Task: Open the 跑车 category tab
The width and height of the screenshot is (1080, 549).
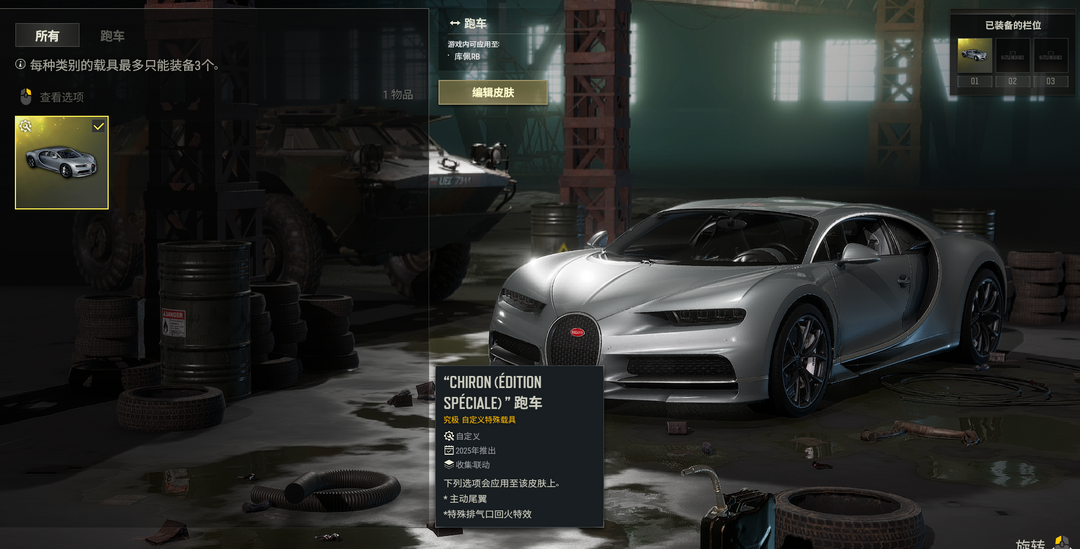Action: (112, 36)
